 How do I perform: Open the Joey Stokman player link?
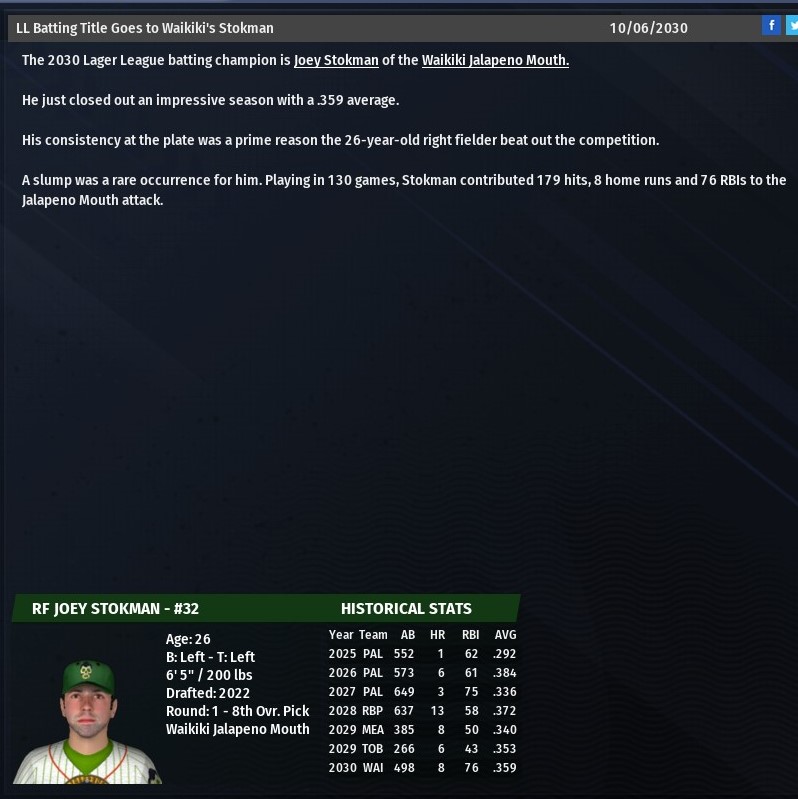336,60
